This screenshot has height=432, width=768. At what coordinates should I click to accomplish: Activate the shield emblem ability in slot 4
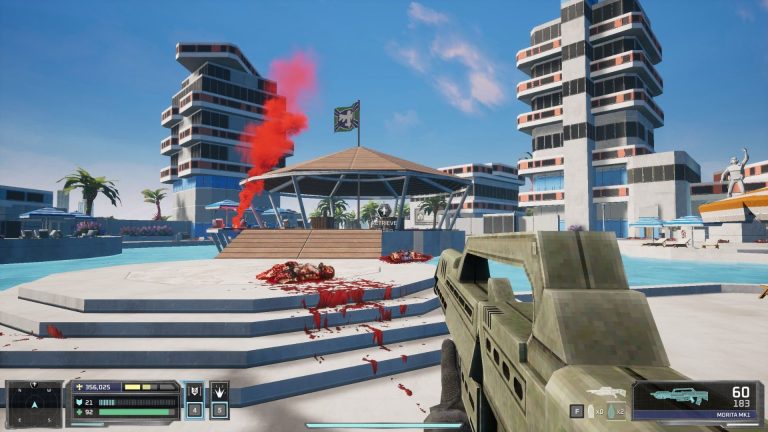pos(195,391)
